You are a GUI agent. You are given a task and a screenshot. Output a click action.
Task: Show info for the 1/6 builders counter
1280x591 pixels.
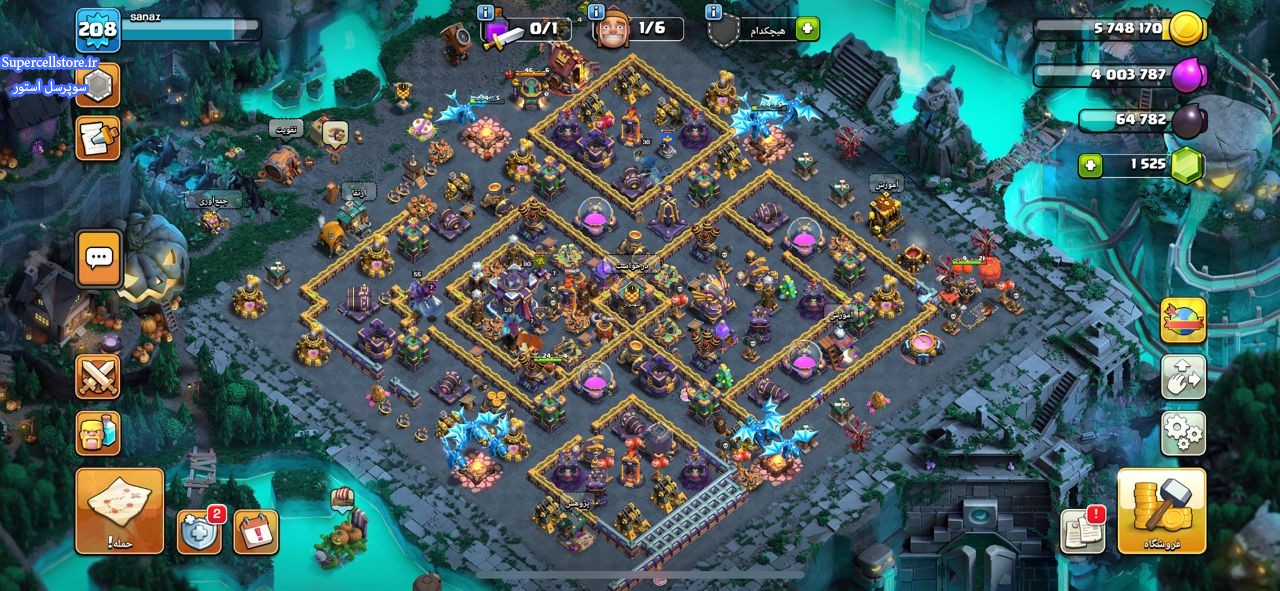pos(597,12)
